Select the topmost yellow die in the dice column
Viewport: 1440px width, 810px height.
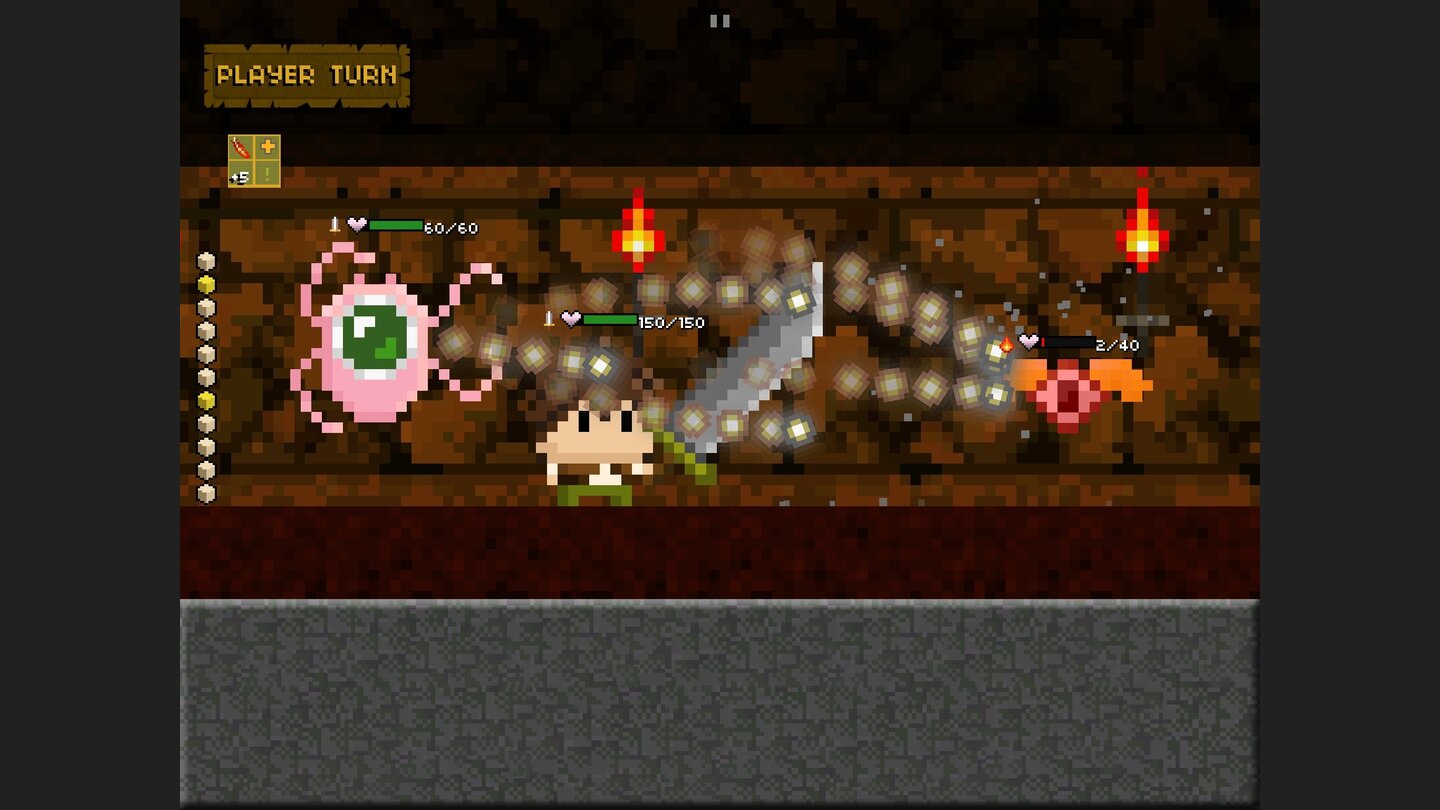coord(206,284)
